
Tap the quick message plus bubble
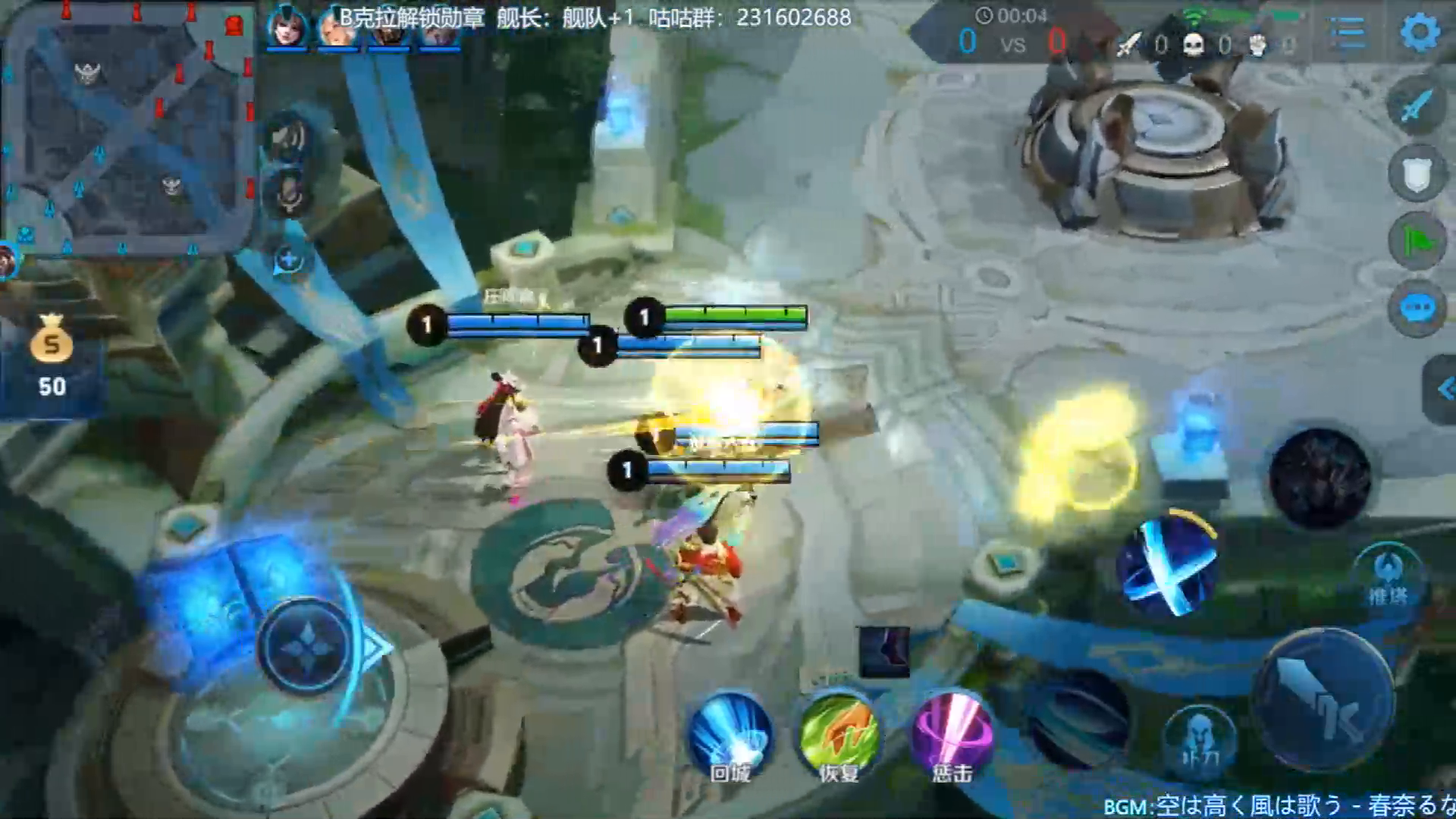pyautogui.click(x=288, y=260)
